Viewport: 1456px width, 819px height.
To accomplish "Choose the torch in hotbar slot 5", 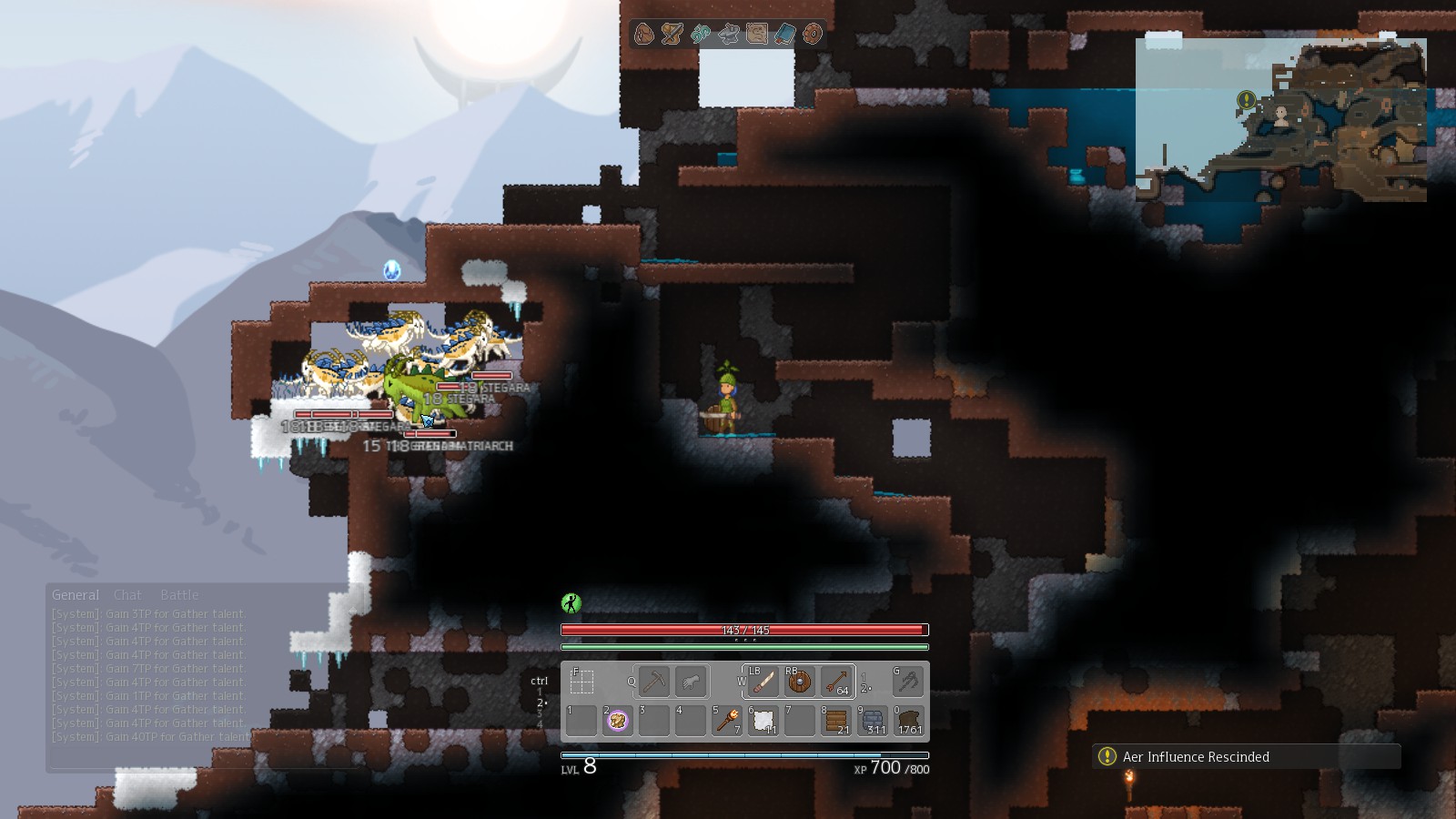I will click(727, 721).
